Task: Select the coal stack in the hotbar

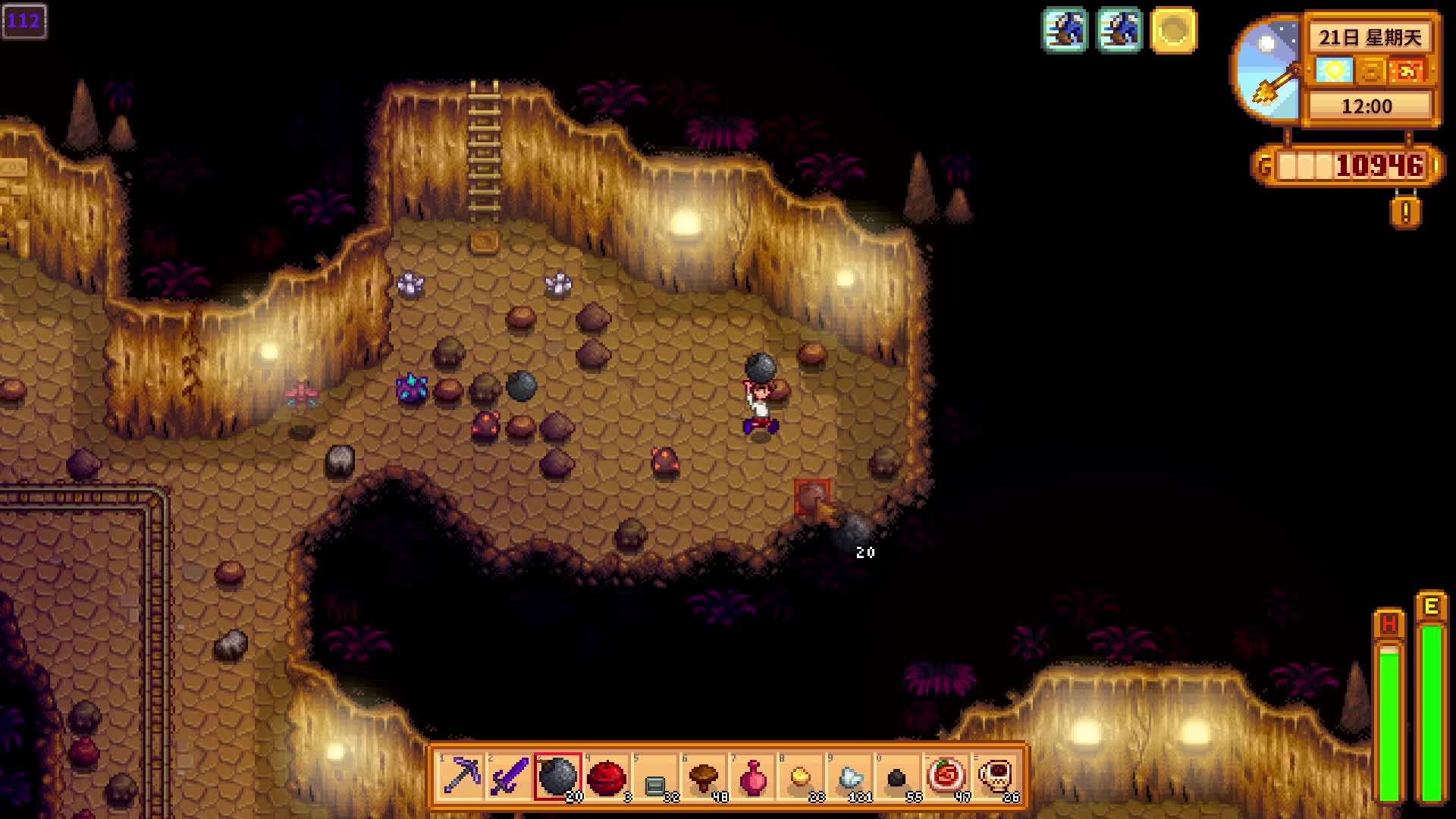Action: tap(898, 776)
